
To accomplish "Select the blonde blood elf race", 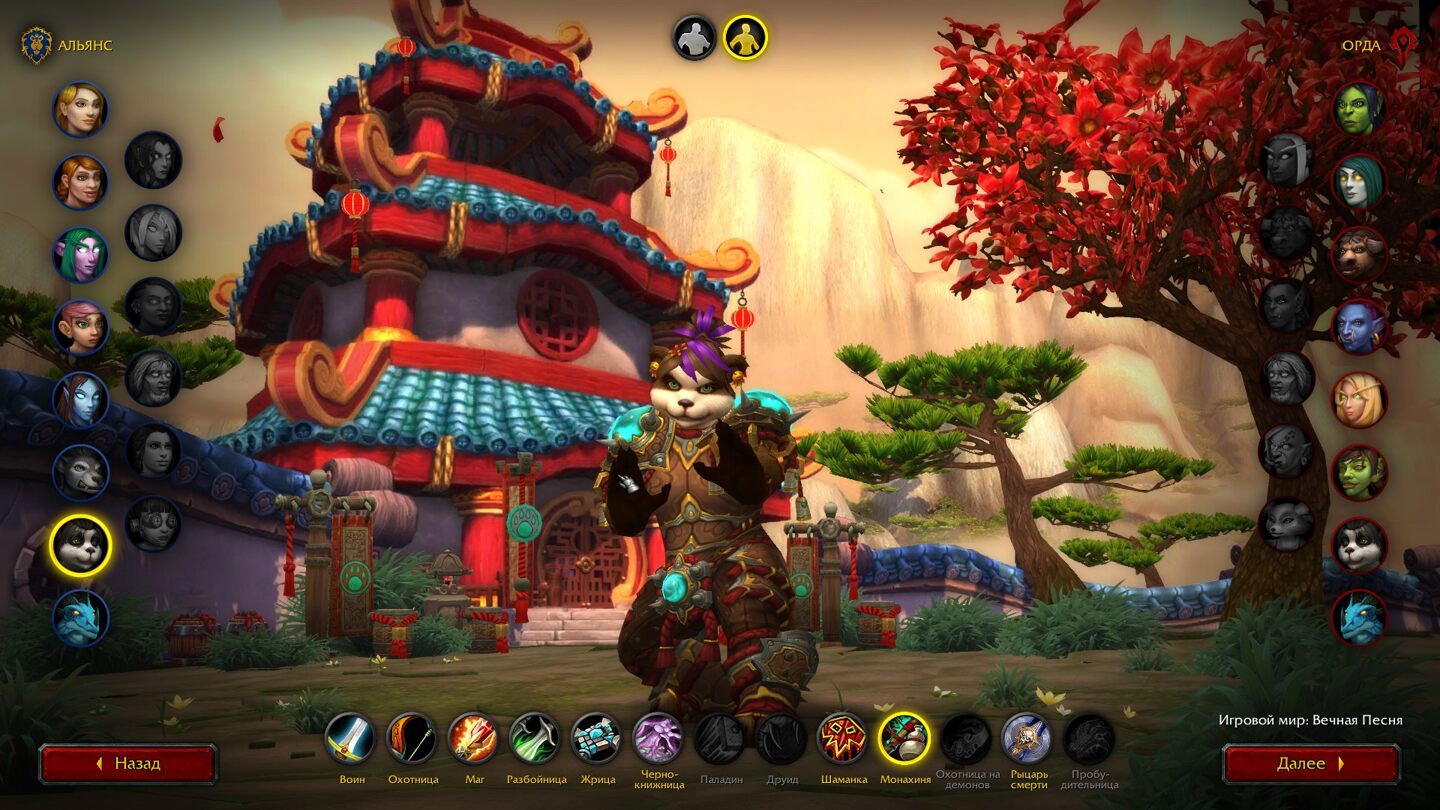I will point(1359,400).
